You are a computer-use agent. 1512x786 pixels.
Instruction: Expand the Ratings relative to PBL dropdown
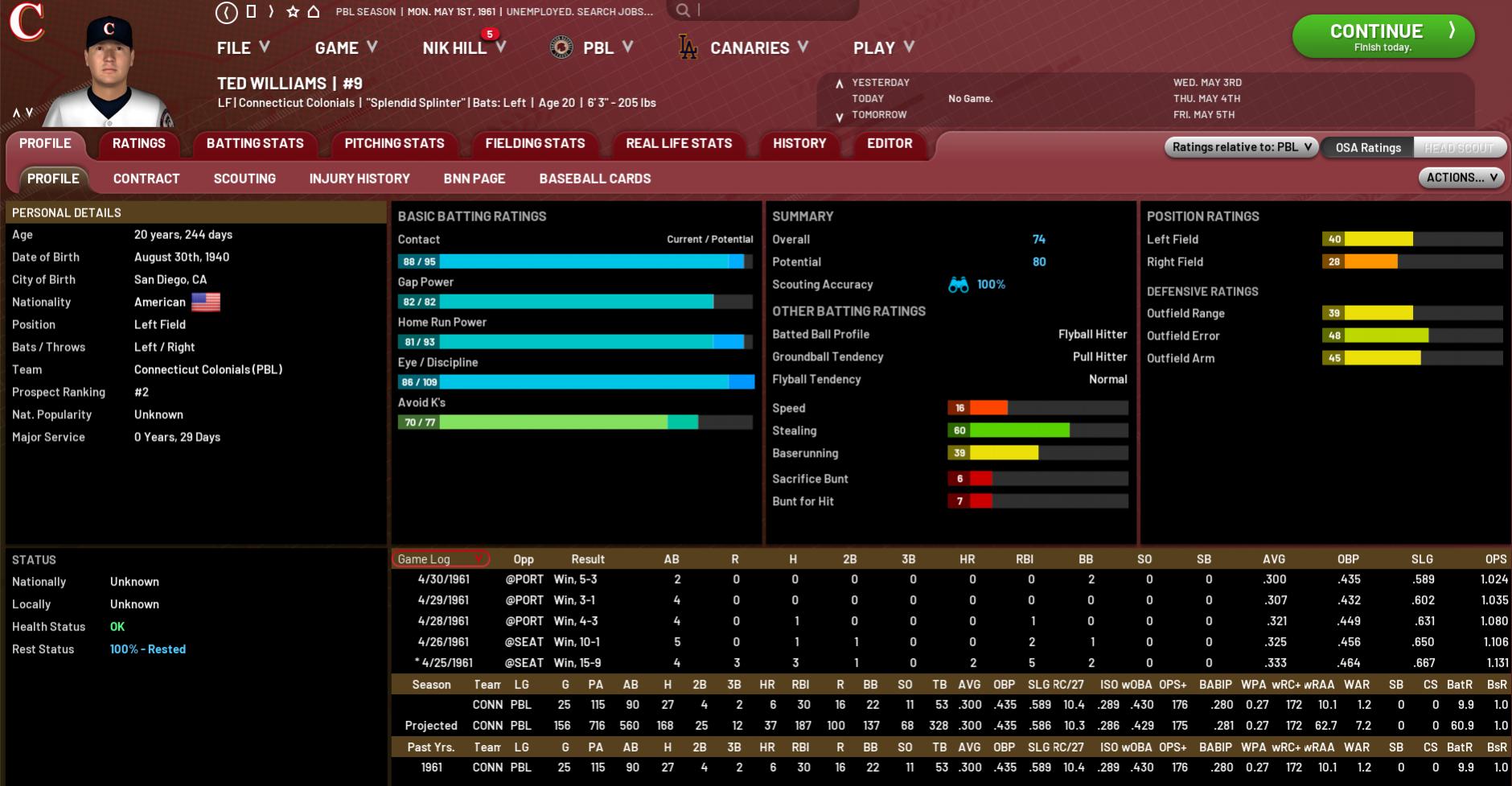(1241, 147)
